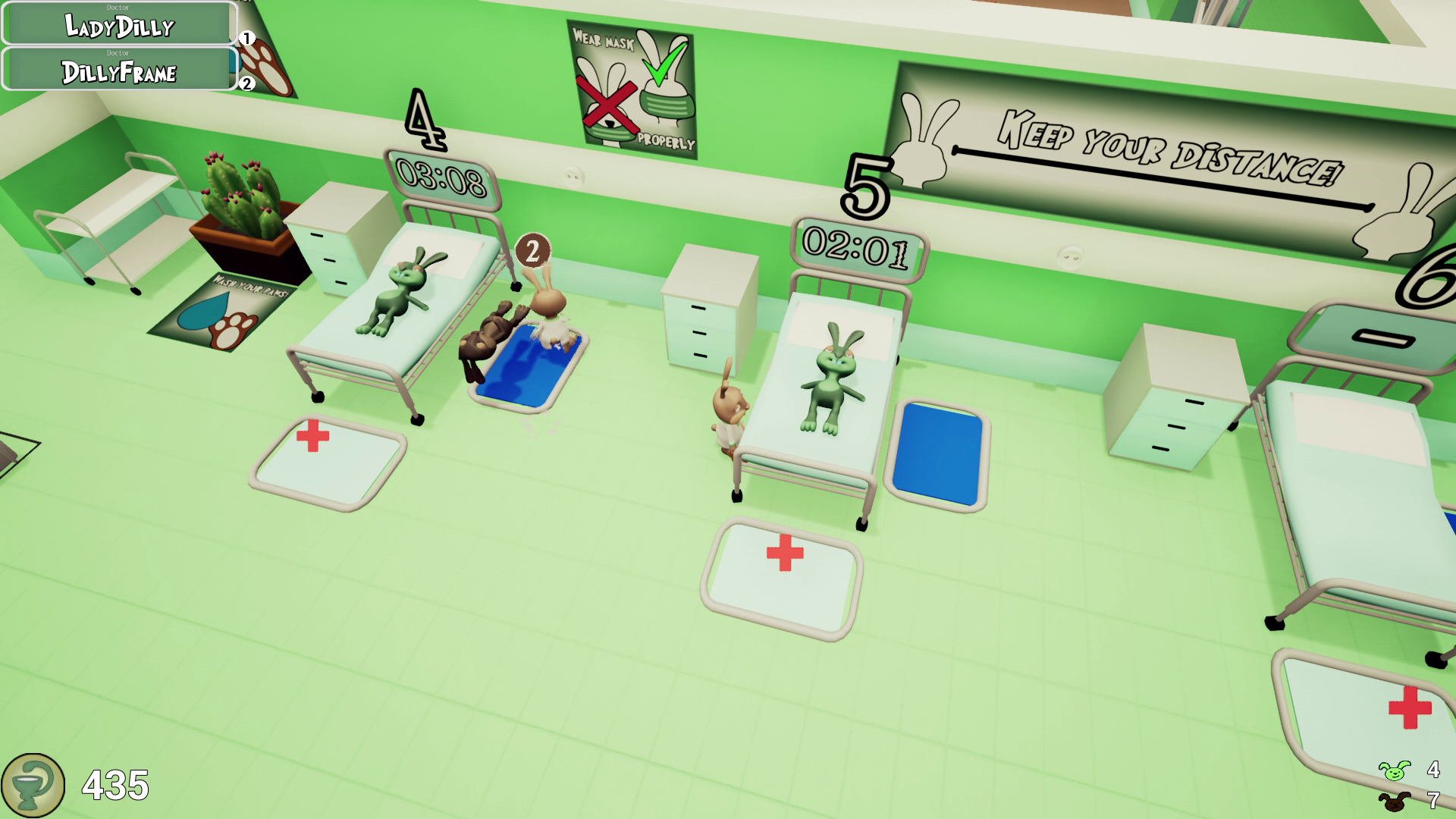Click the number 2 bubble above the bunny
Image resolution: width=1456 pixels, height=819 pixels.
[532, 249]
